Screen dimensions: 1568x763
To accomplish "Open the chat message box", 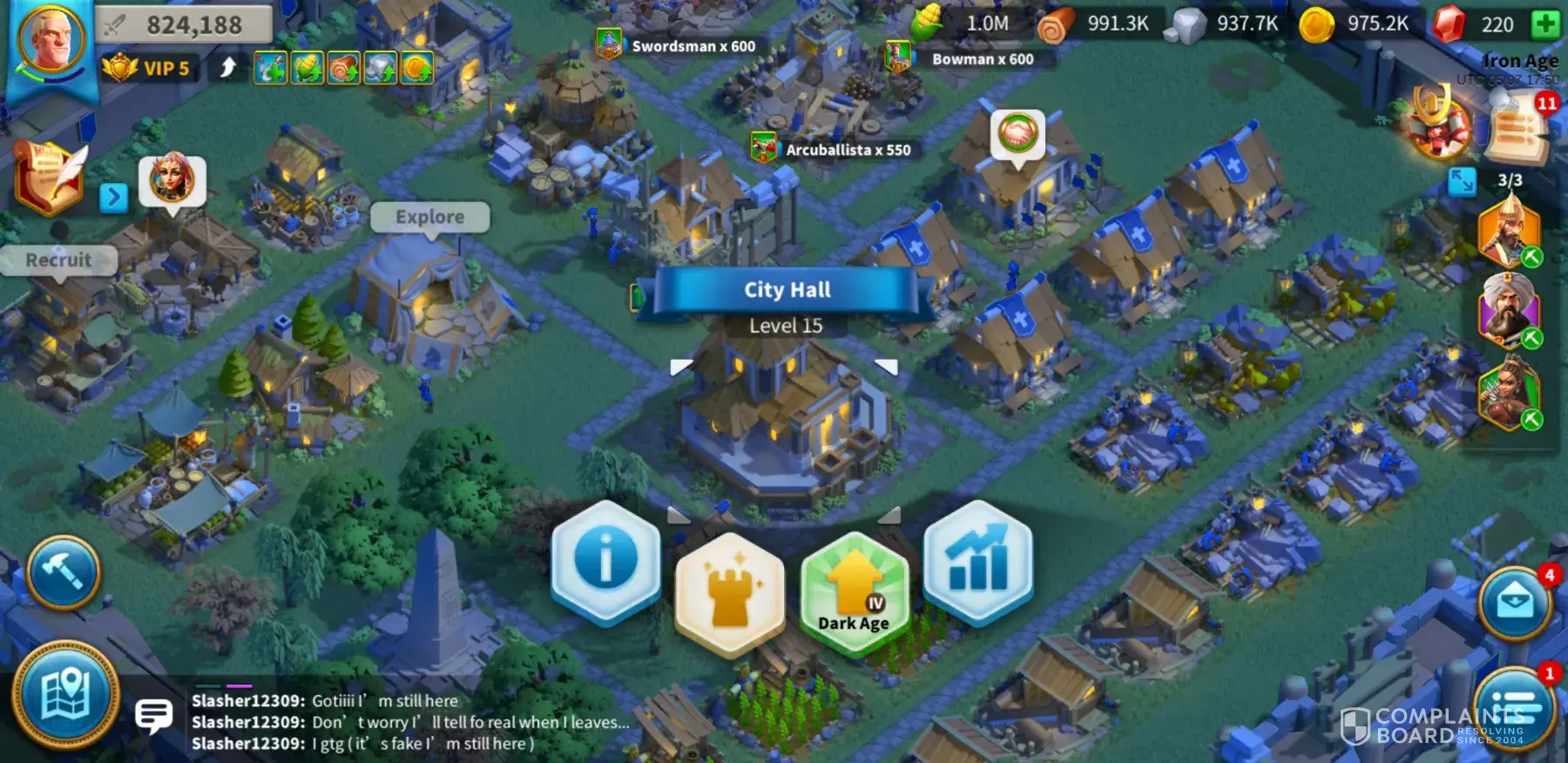I will (x=153, y=716).
